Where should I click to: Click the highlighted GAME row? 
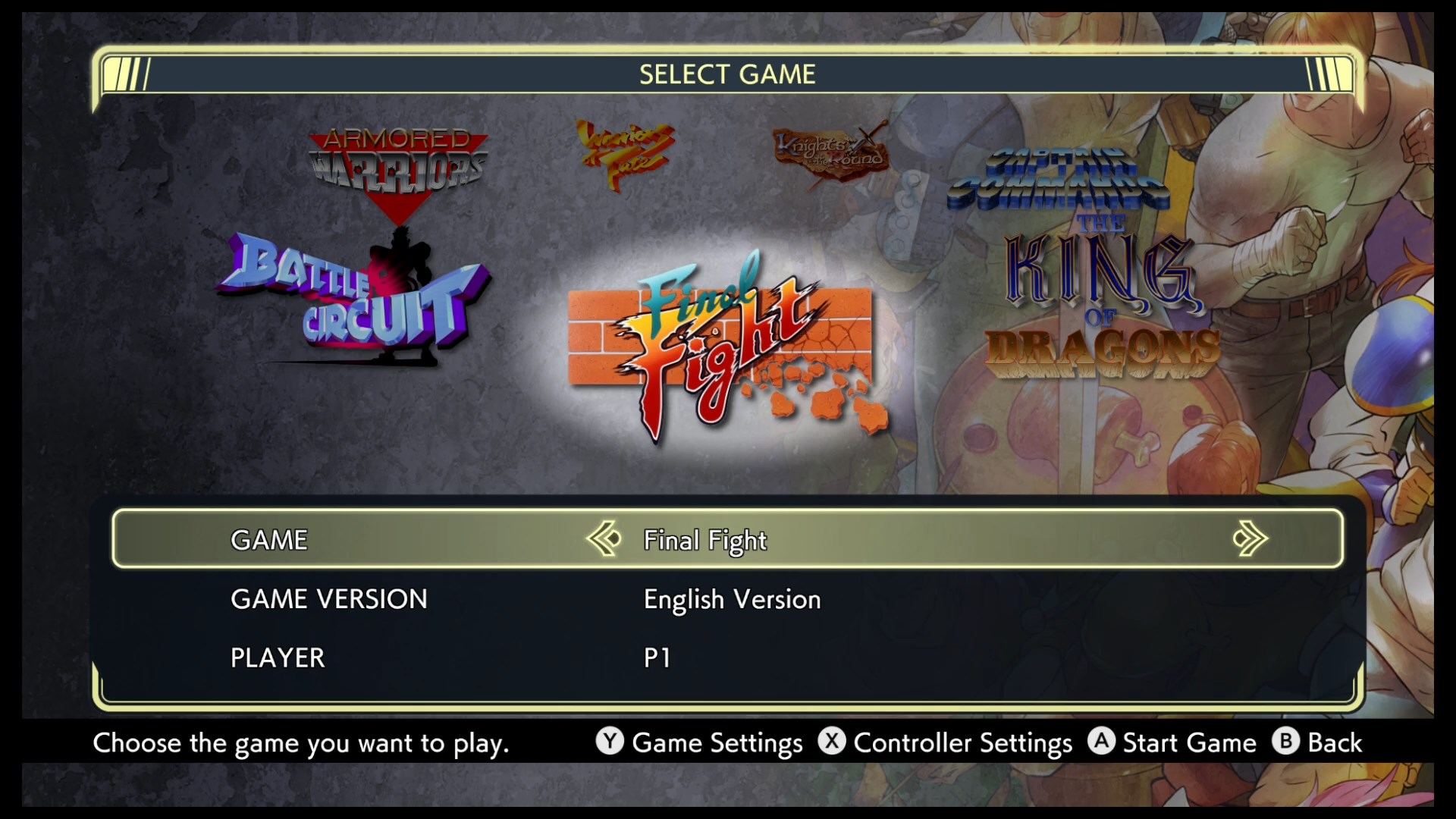click(728, 539)
